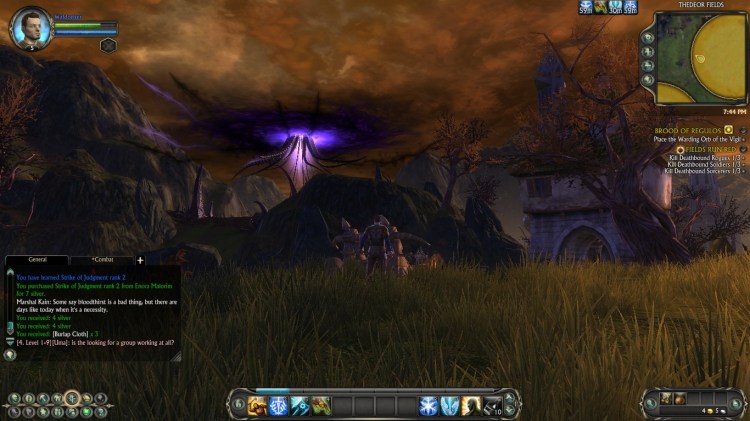750x421 pixels.
Task: Use the glowing hooded figure ability
Action: (x=471, y=405)
